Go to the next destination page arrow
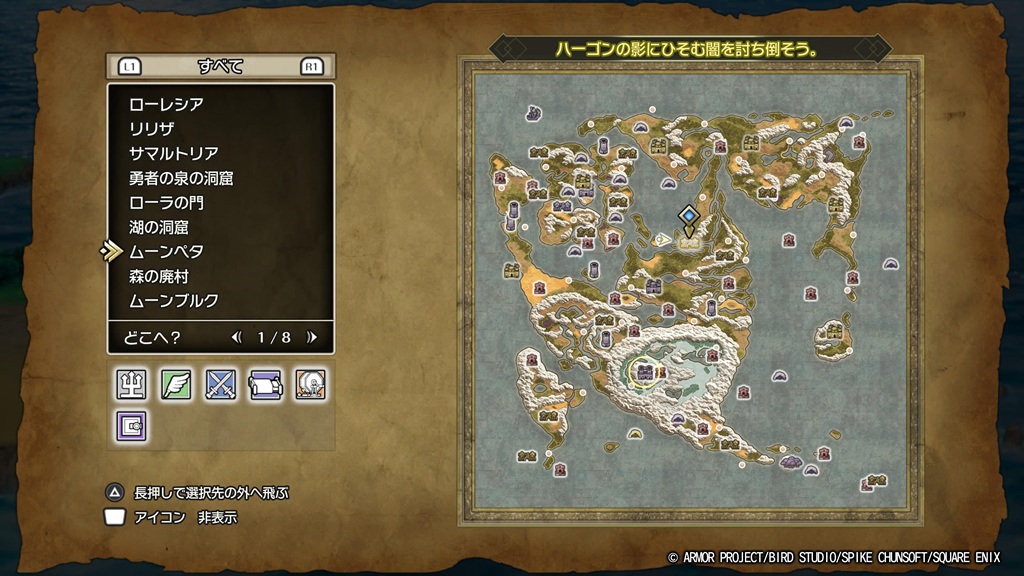This screenshot has height=576, width=1024. tap(312, 337)
